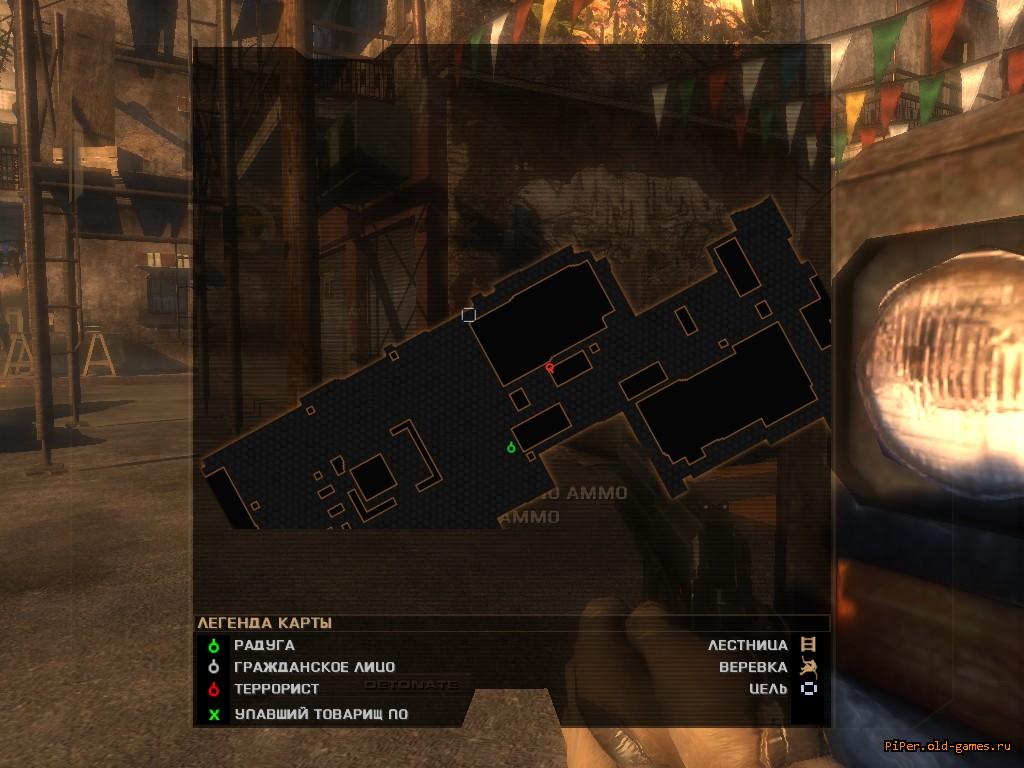Click the ЛЕГЕНДА КАРТЫ header
This screenshot has height=768, width=1024.
pyautogui.click(x=264, y=623)
